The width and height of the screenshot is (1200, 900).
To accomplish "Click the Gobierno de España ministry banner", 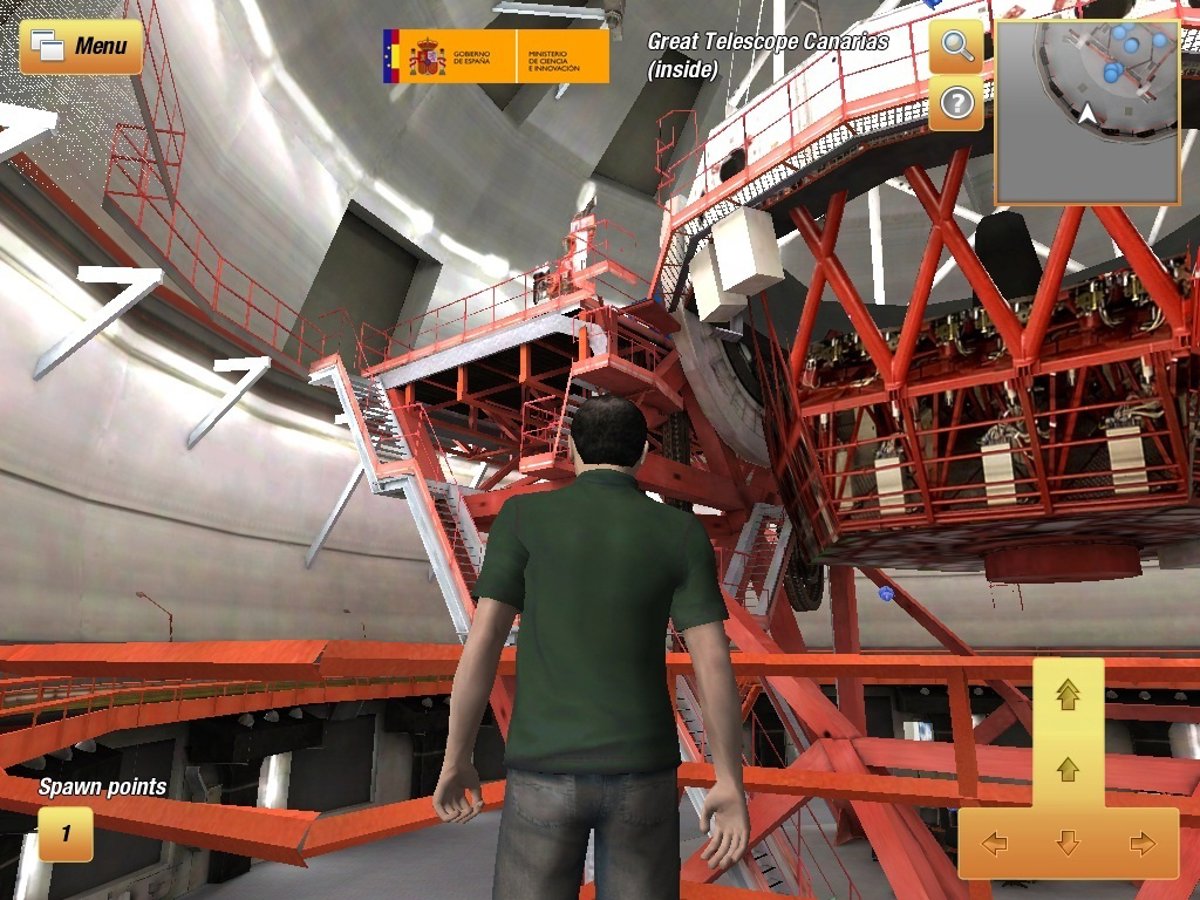I will coord(495,56).
